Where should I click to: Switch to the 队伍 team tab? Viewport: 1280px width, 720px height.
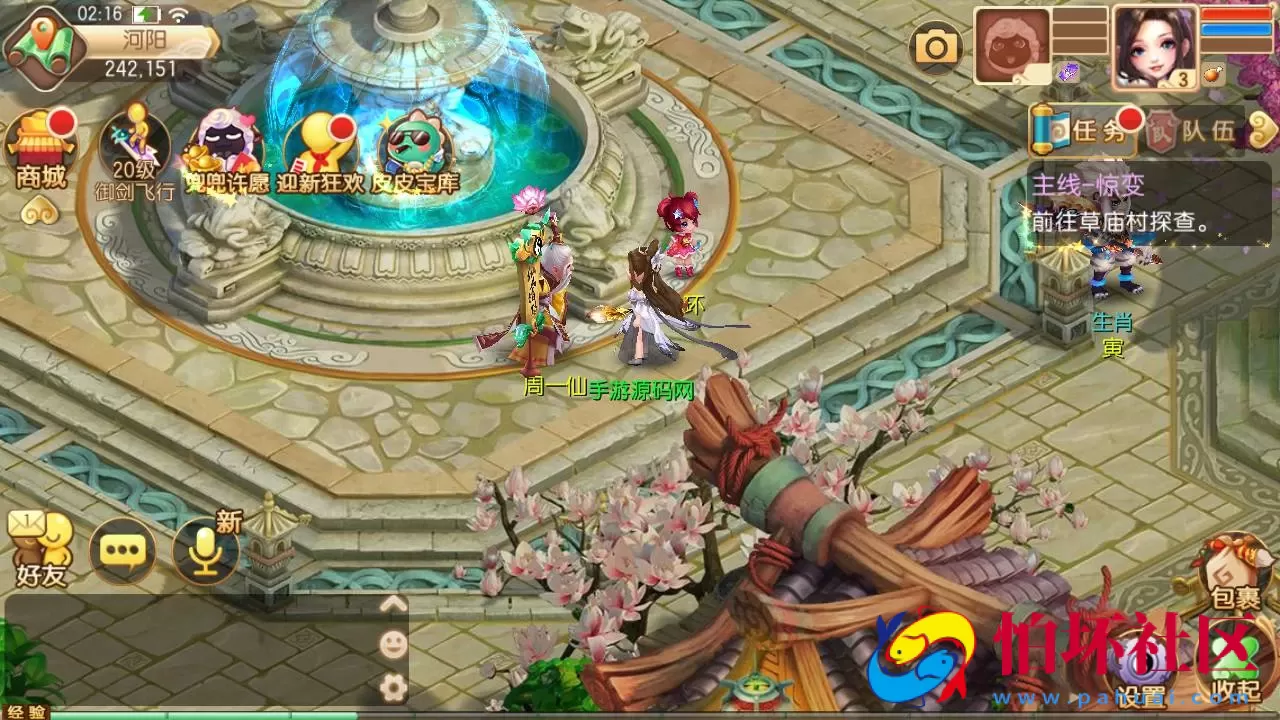pos(1205,130)
